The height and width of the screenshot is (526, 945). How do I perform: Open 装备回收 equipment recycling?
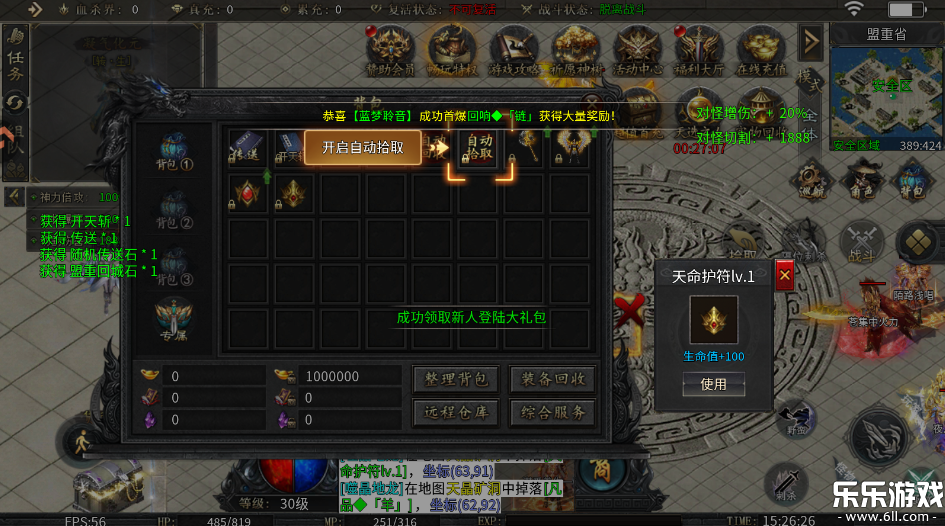click(x=552, y=379)
